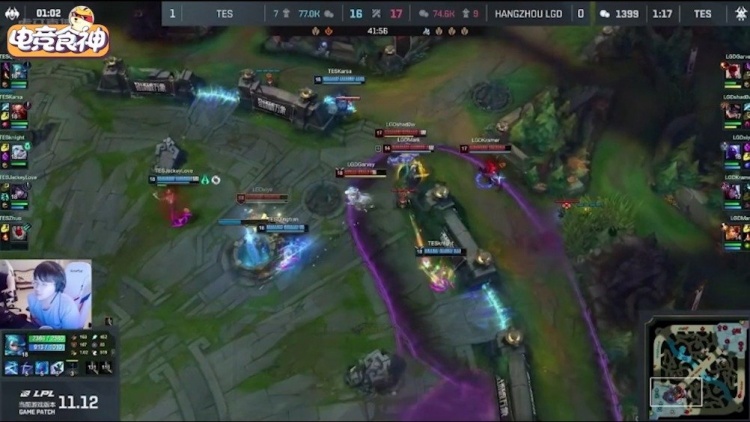The width and height of the screenshot is (750, 422).
Task: Select LGDshadOw's champion portrait
Action: (x=732, y=111)
